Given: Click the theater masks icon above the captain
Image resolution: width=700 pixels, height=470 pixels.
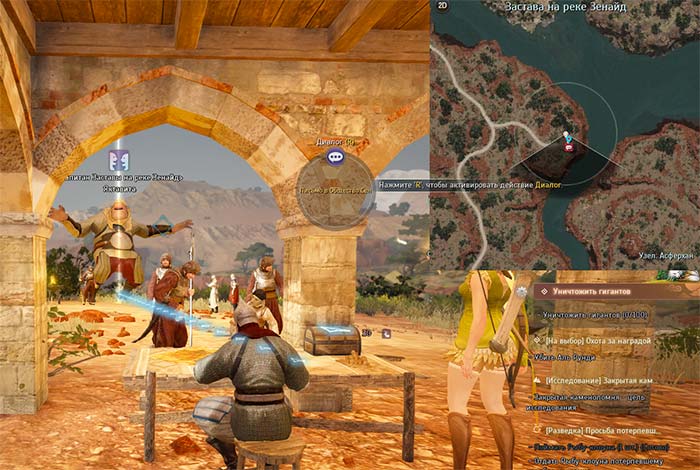Looking at the screenshot, I should (118, 160).
